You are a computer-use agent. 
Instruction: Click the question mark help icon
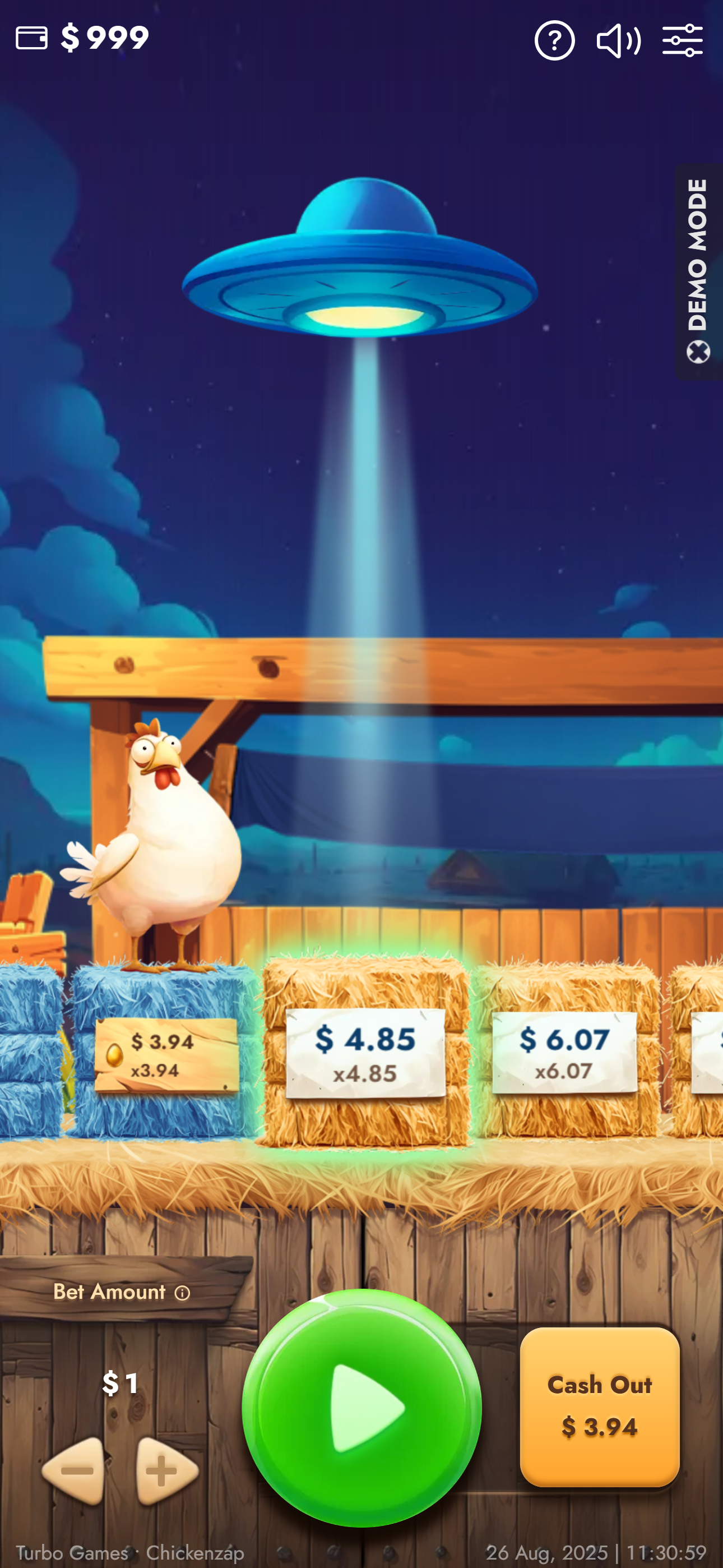554,40
